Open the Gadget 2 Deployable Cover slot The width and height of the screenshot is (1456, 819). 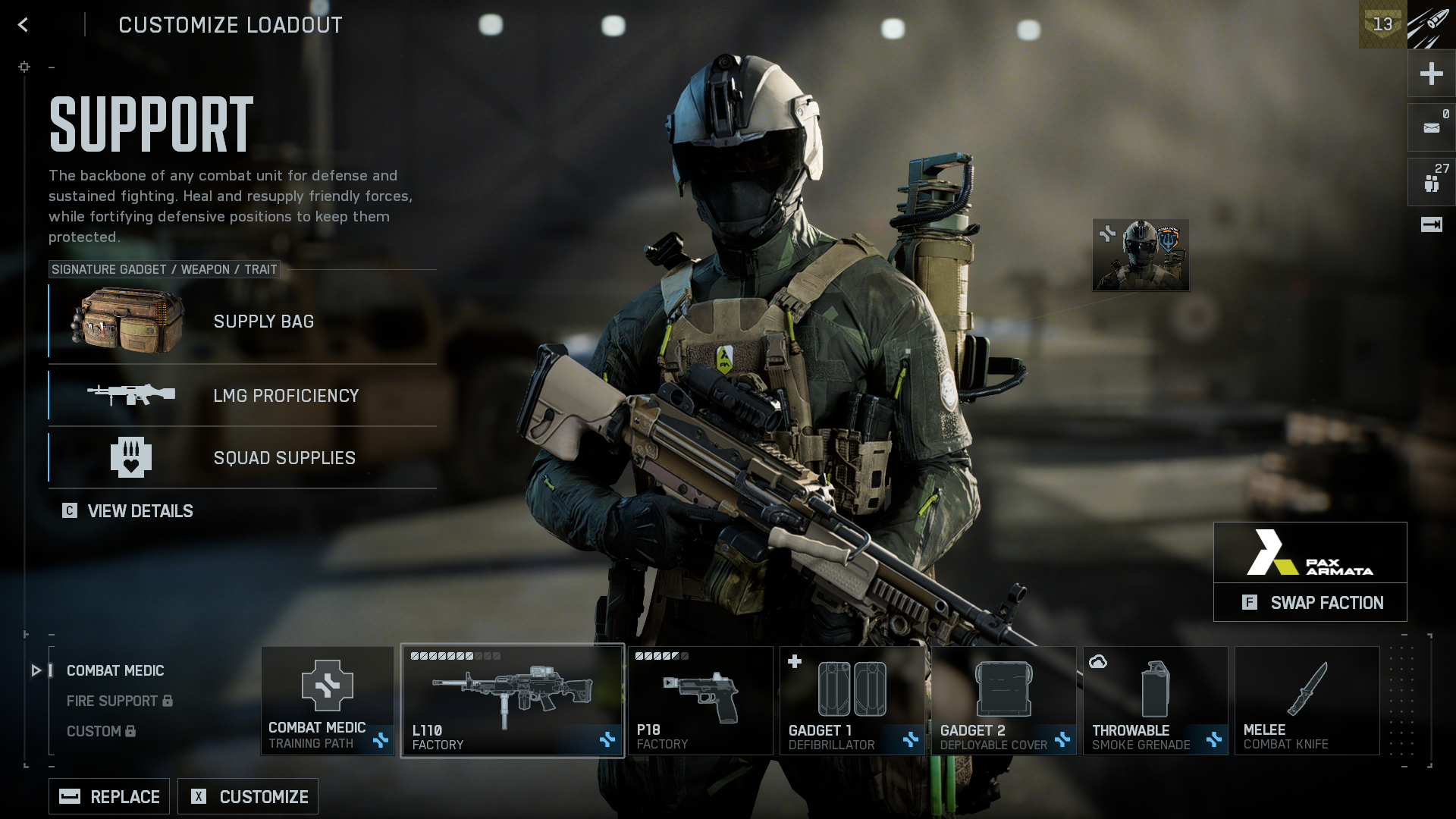pos(1003,701)
